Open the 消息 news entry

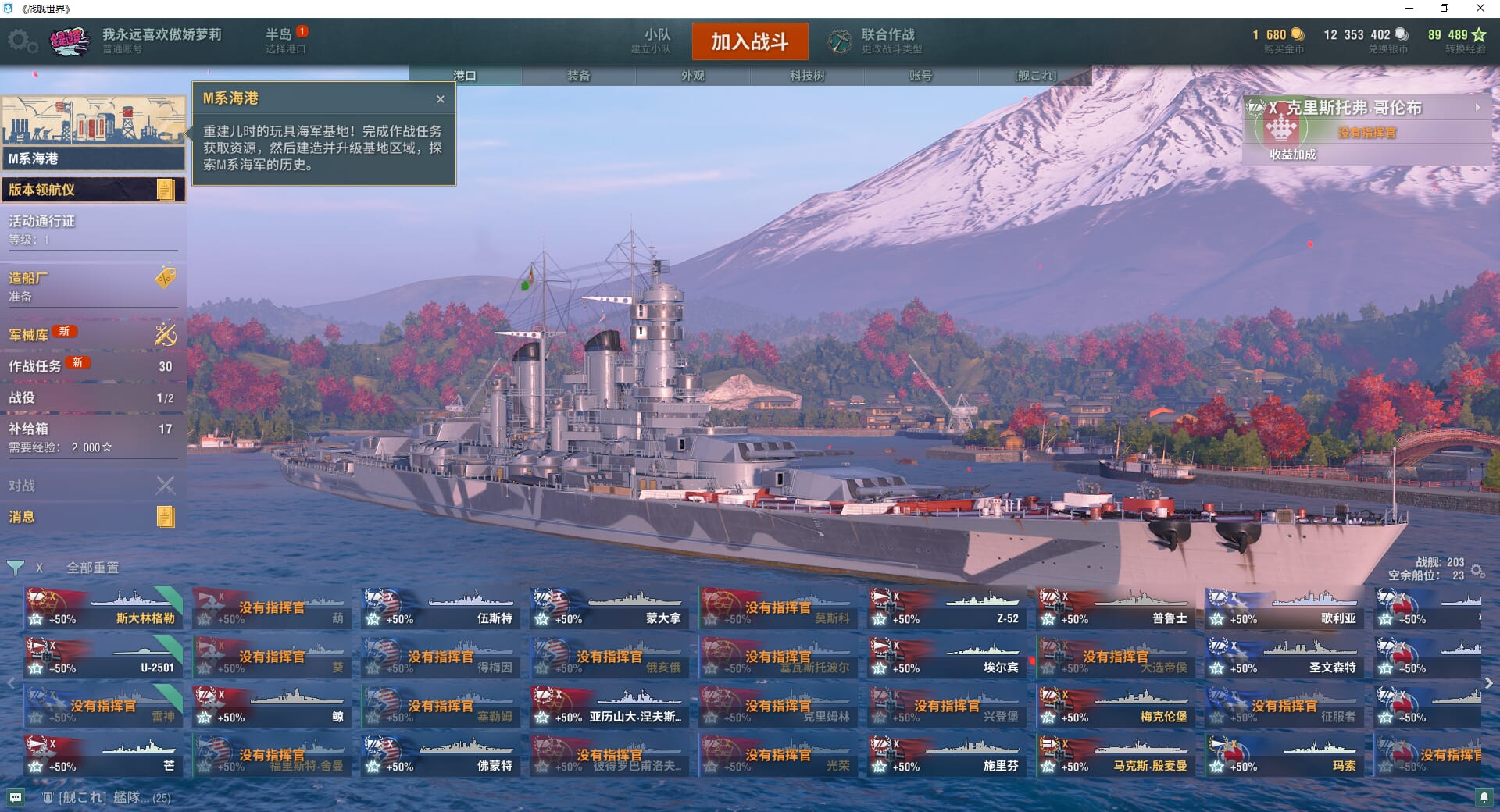pos(92,517)
